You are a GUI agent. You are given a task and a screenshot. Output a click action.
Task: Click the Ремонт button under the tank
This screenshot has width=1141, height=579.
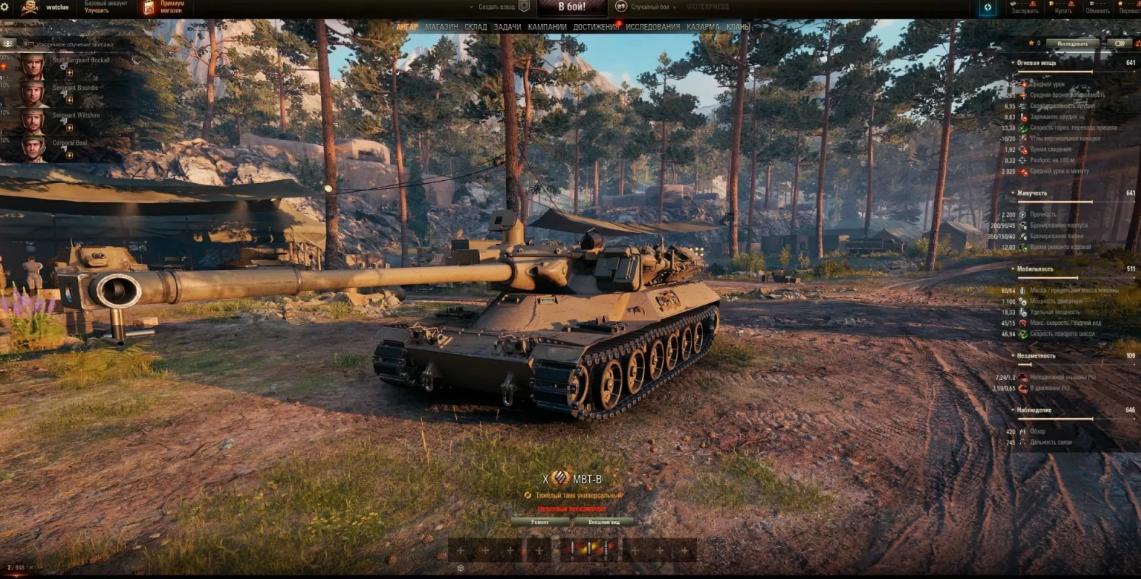tap(540, 521)
